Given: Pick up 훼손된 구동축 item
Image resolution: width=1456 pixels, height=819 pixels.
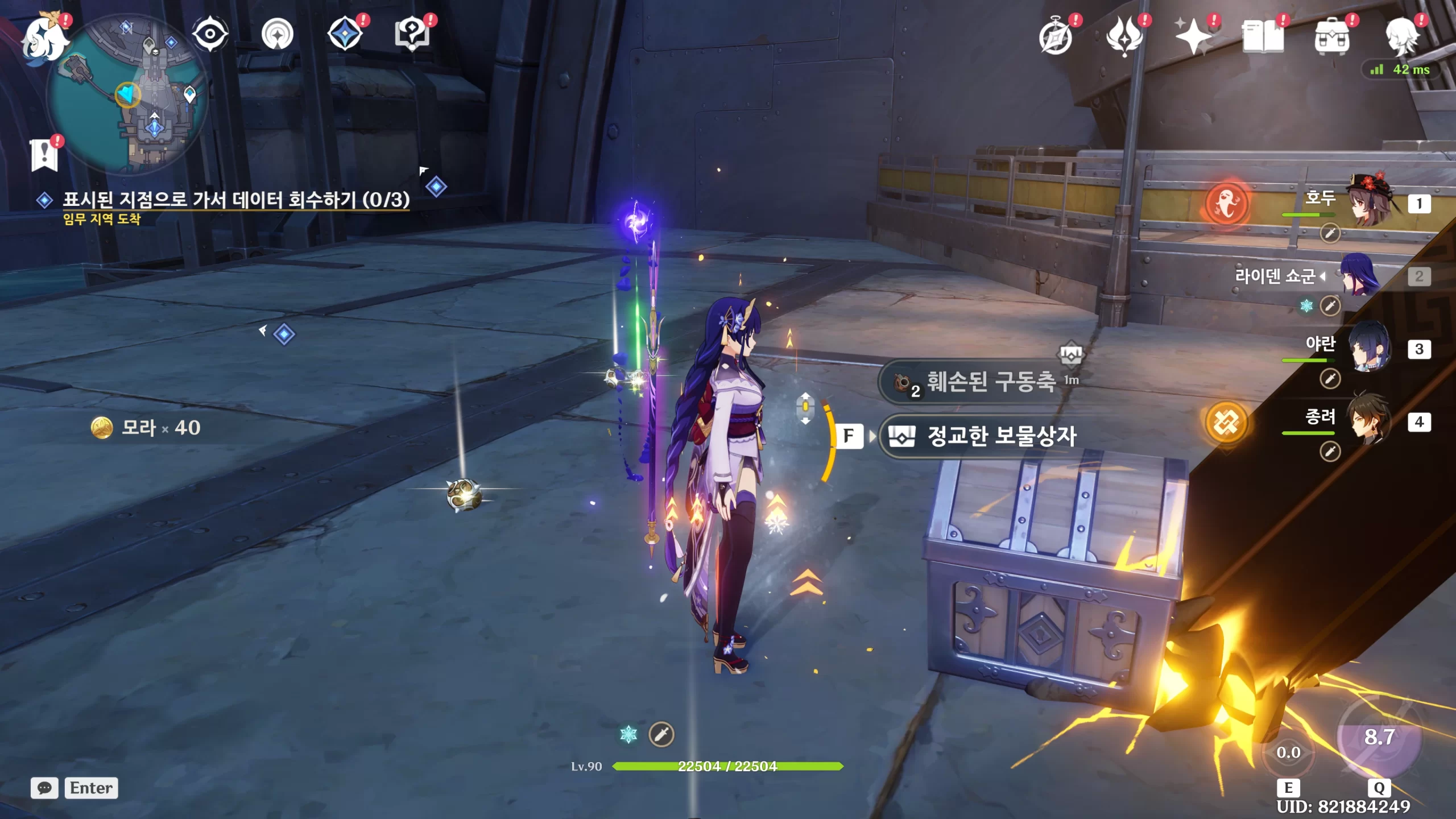Looking at the screenshot, I should click(x=990, y=382).
